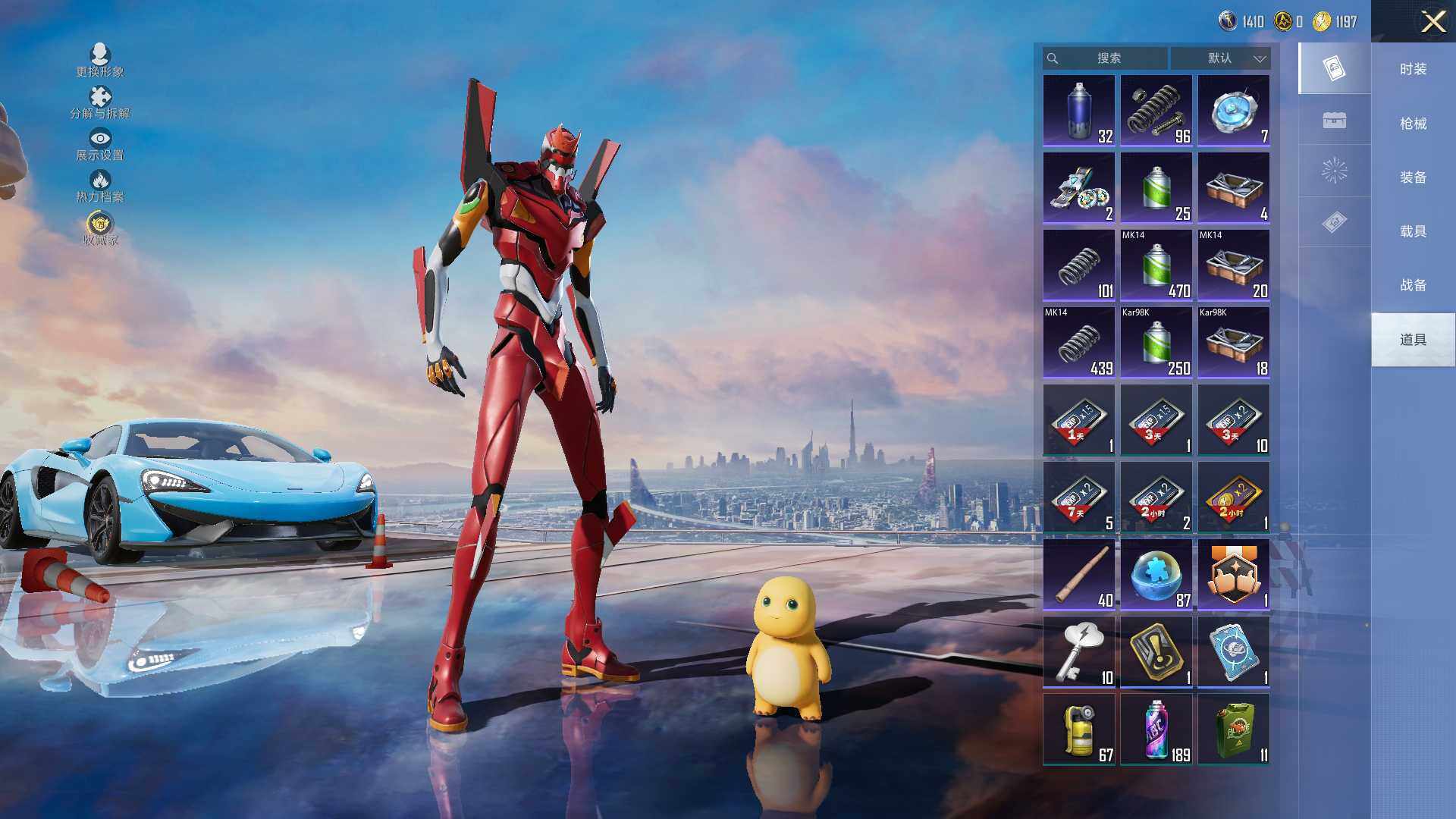Choose the silver key item
The width and height of the screenshot is (1456, 819).
pos(1078,652)
